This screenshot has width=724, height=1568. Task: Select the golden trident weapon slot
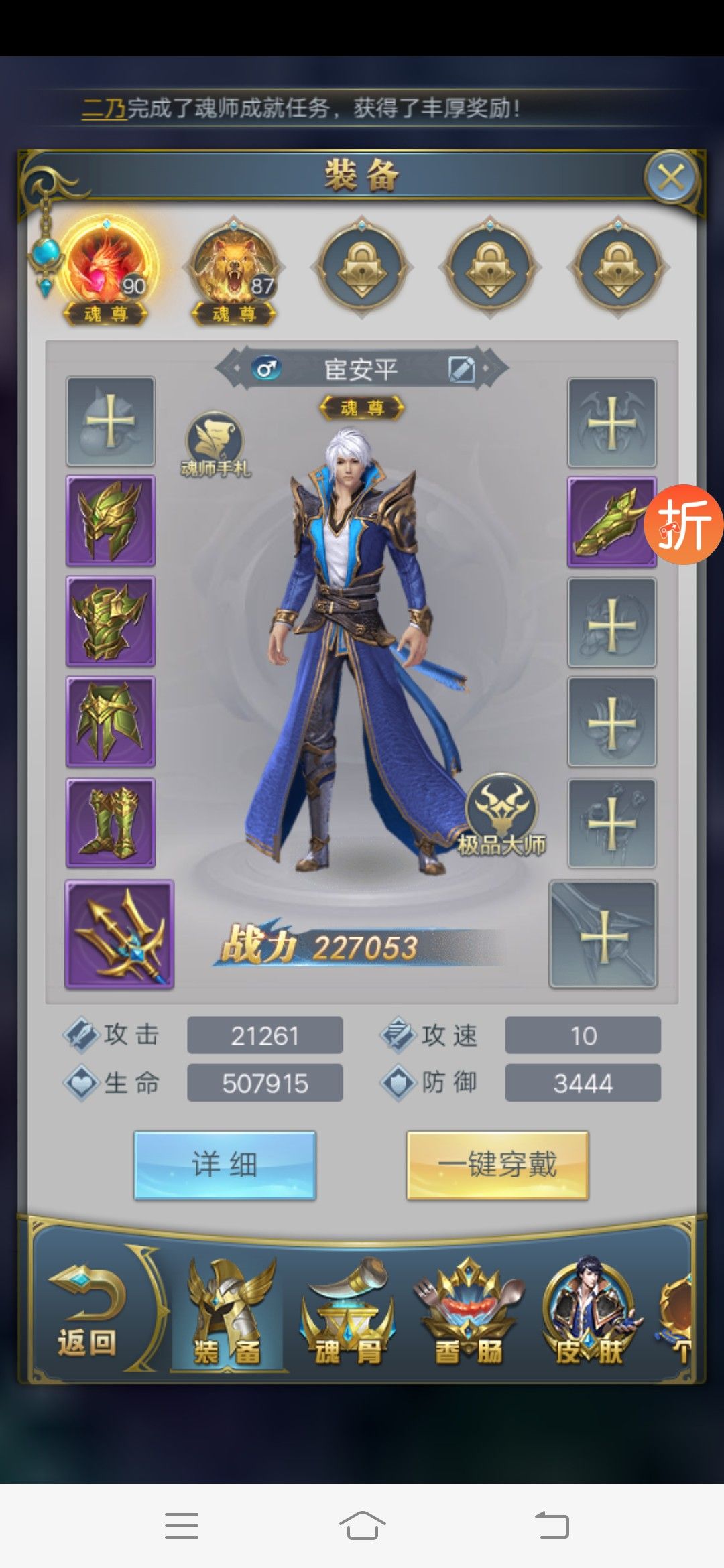(x=119, y=934)
